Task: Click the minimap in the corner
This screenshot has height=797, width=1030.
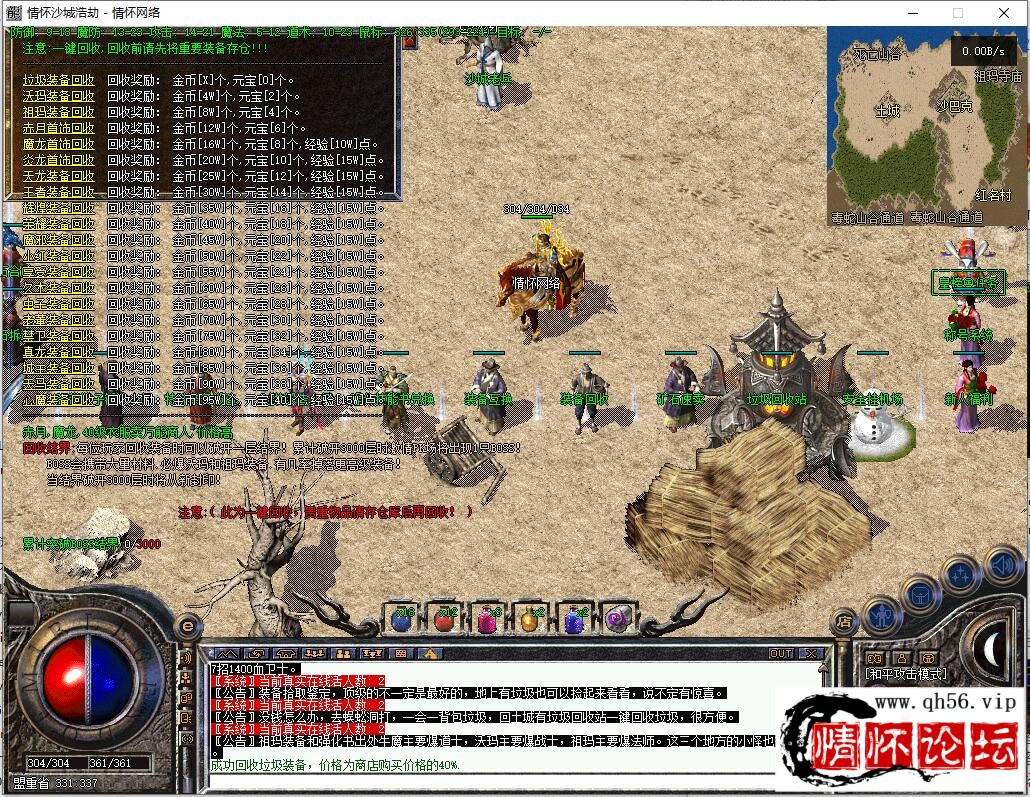Action: [x=926, y=113]
